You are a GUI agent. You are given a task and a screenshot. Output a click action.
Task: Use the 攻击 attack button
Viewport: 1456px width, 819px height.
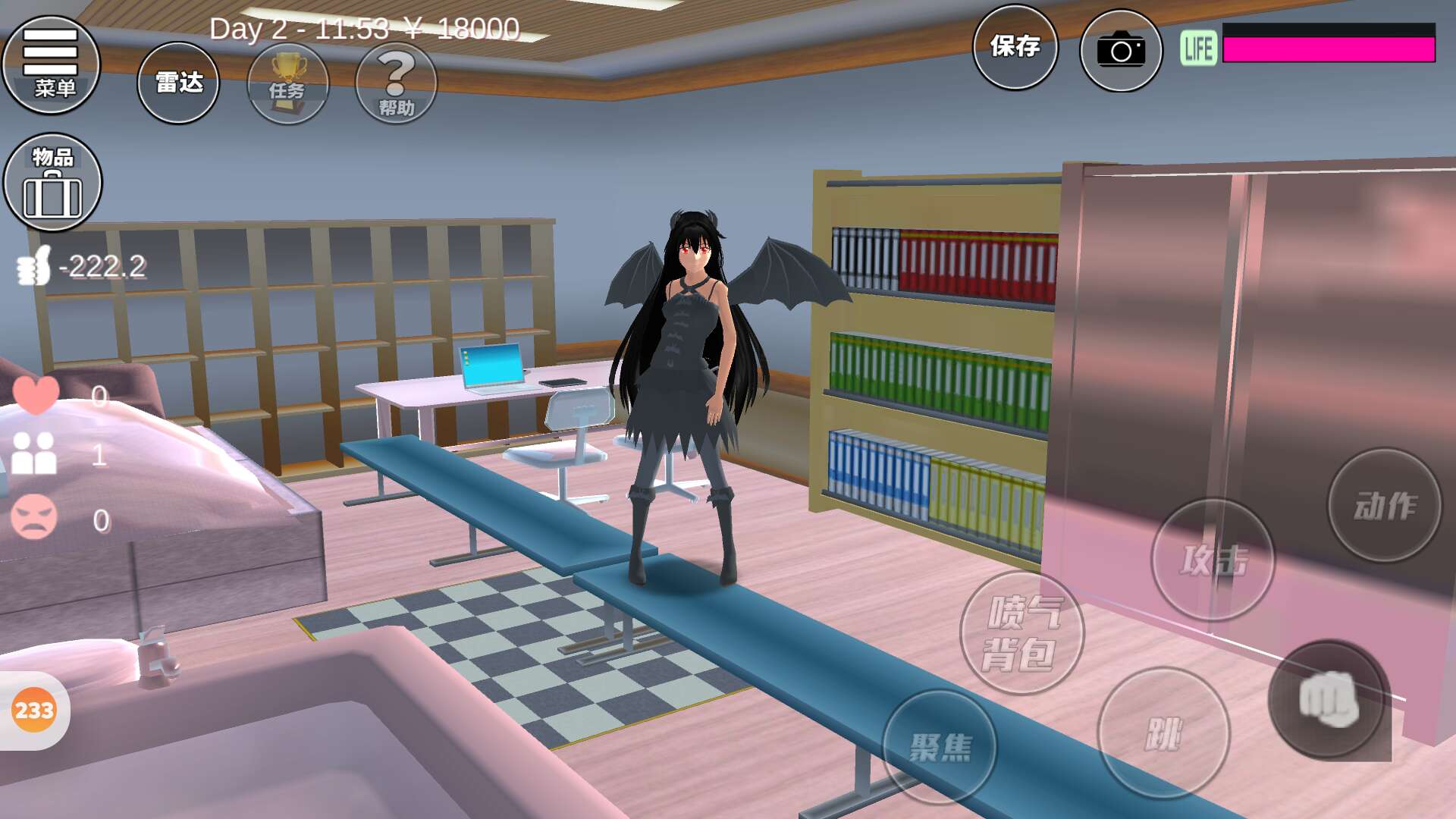1213,560
